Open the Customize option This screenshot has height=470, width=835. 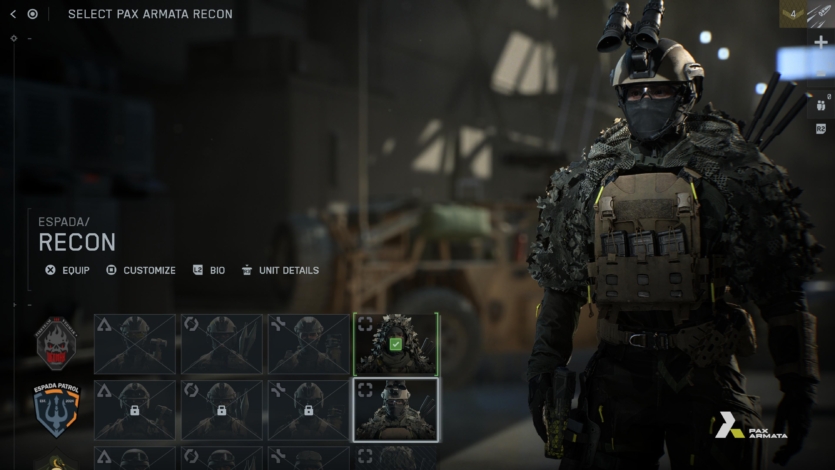(140, 270)
